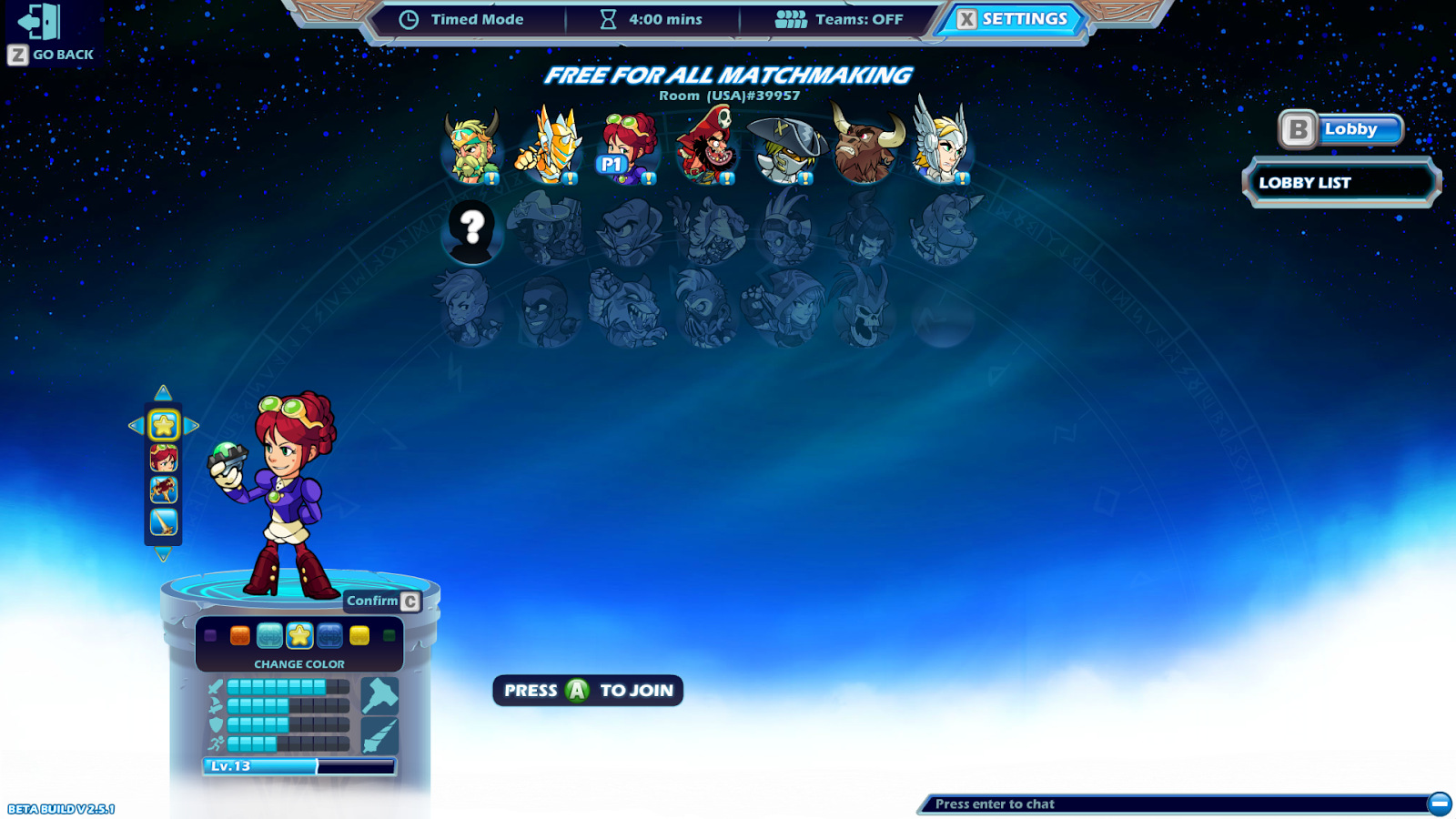Click the players icon beside Teams: OFF
The height and width of the screenshot is (819, 1456).
point(791,18)
